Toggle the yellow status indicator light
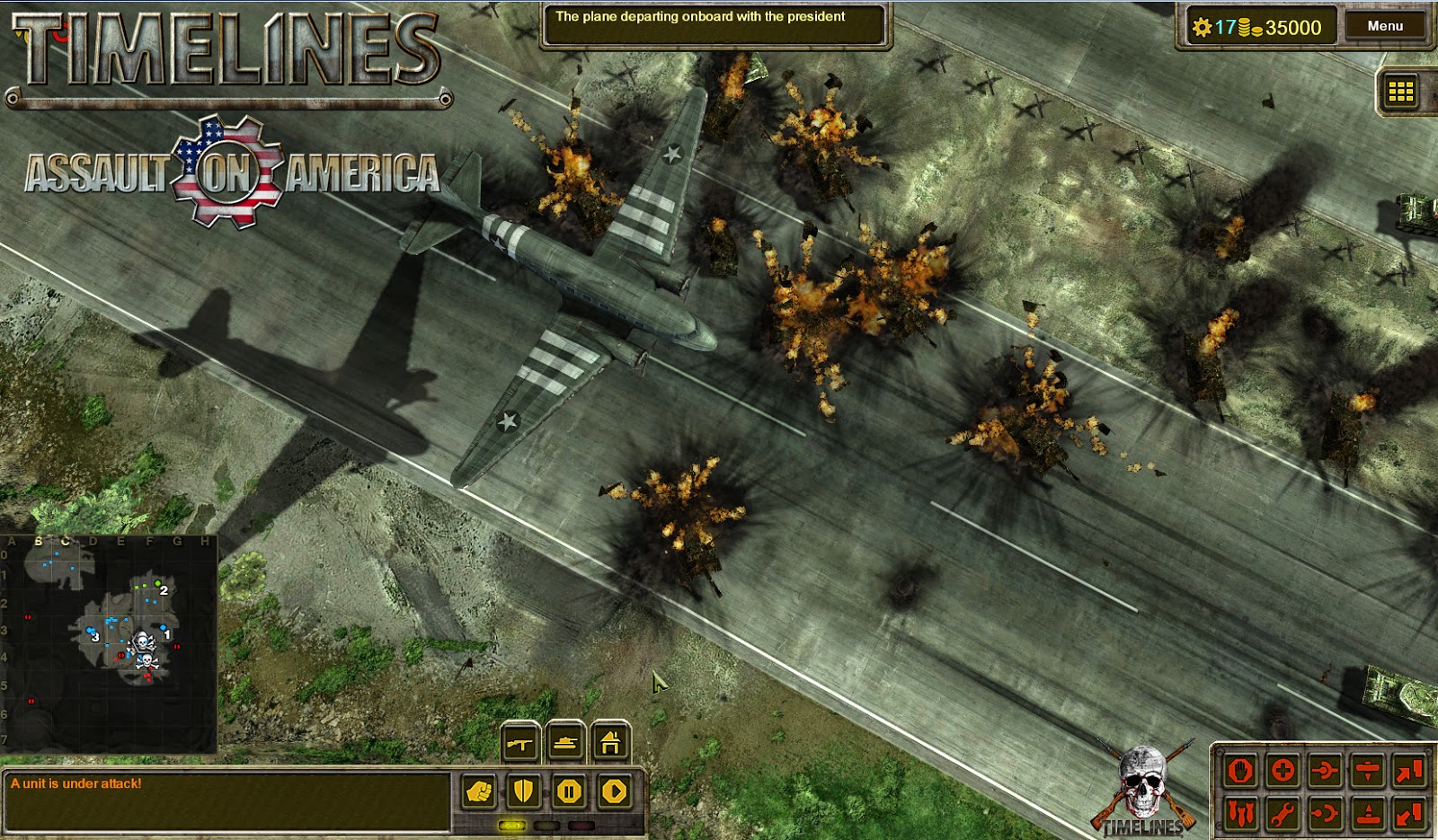 pos(512,826)
